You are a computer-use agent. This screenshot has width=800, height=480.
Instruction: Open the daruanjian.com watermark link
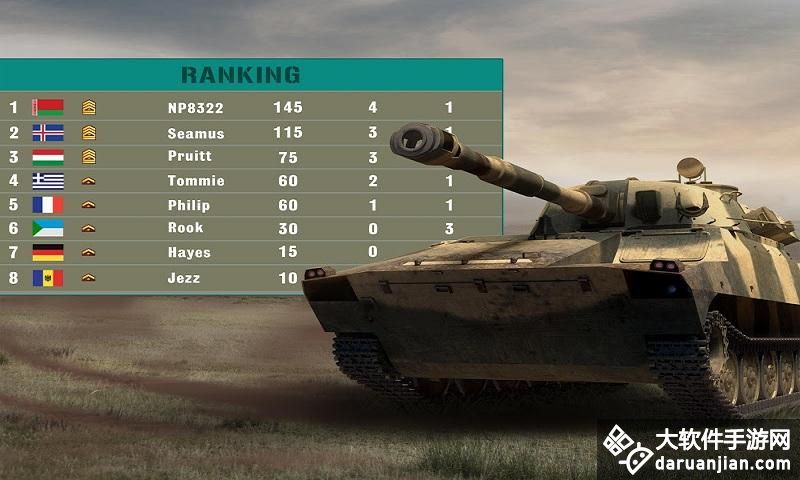[698, 451]
